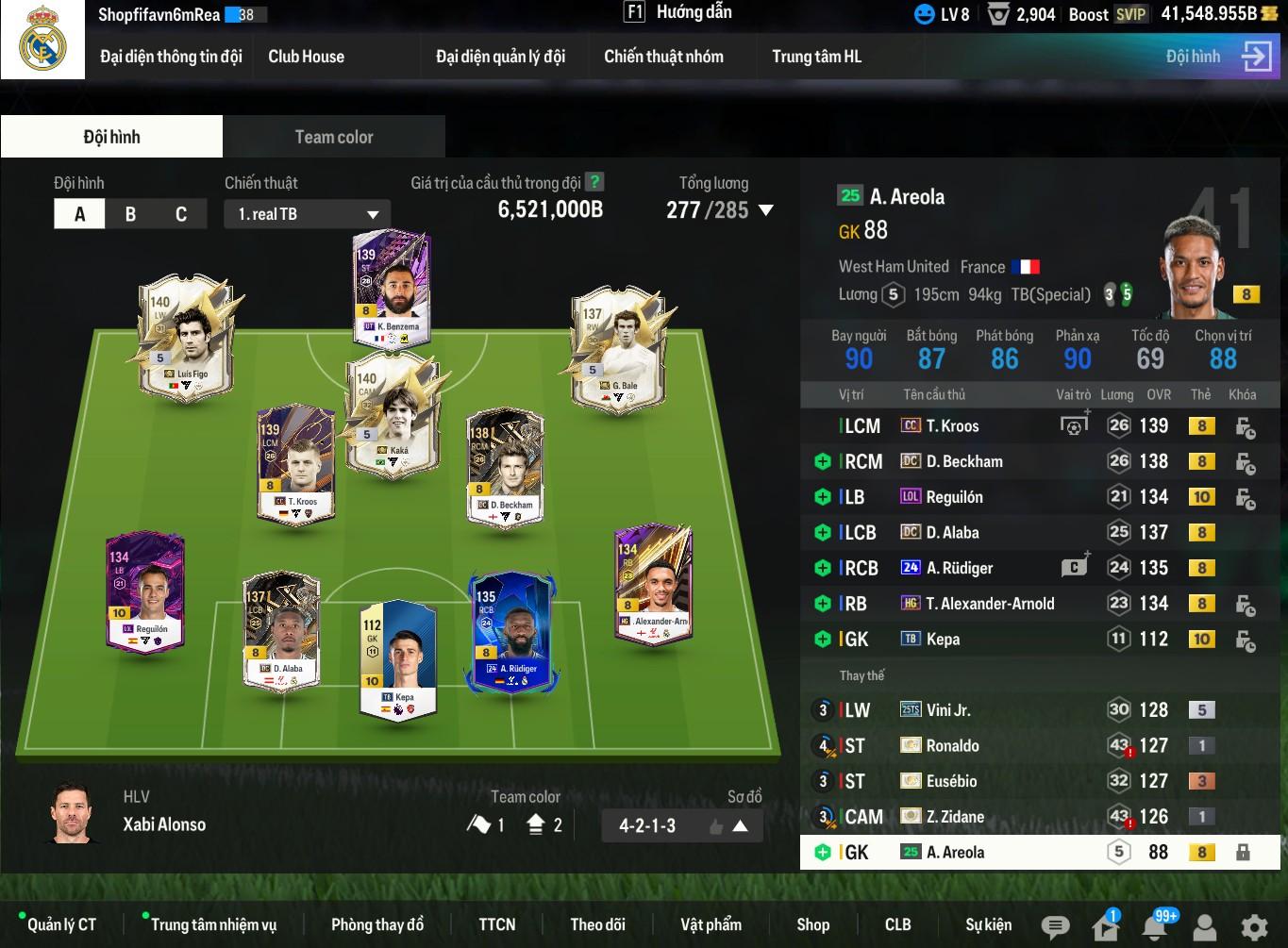1288x948 pixels.
Task: Expand the 4-2-1-3 formation selector
Action: 740,826
